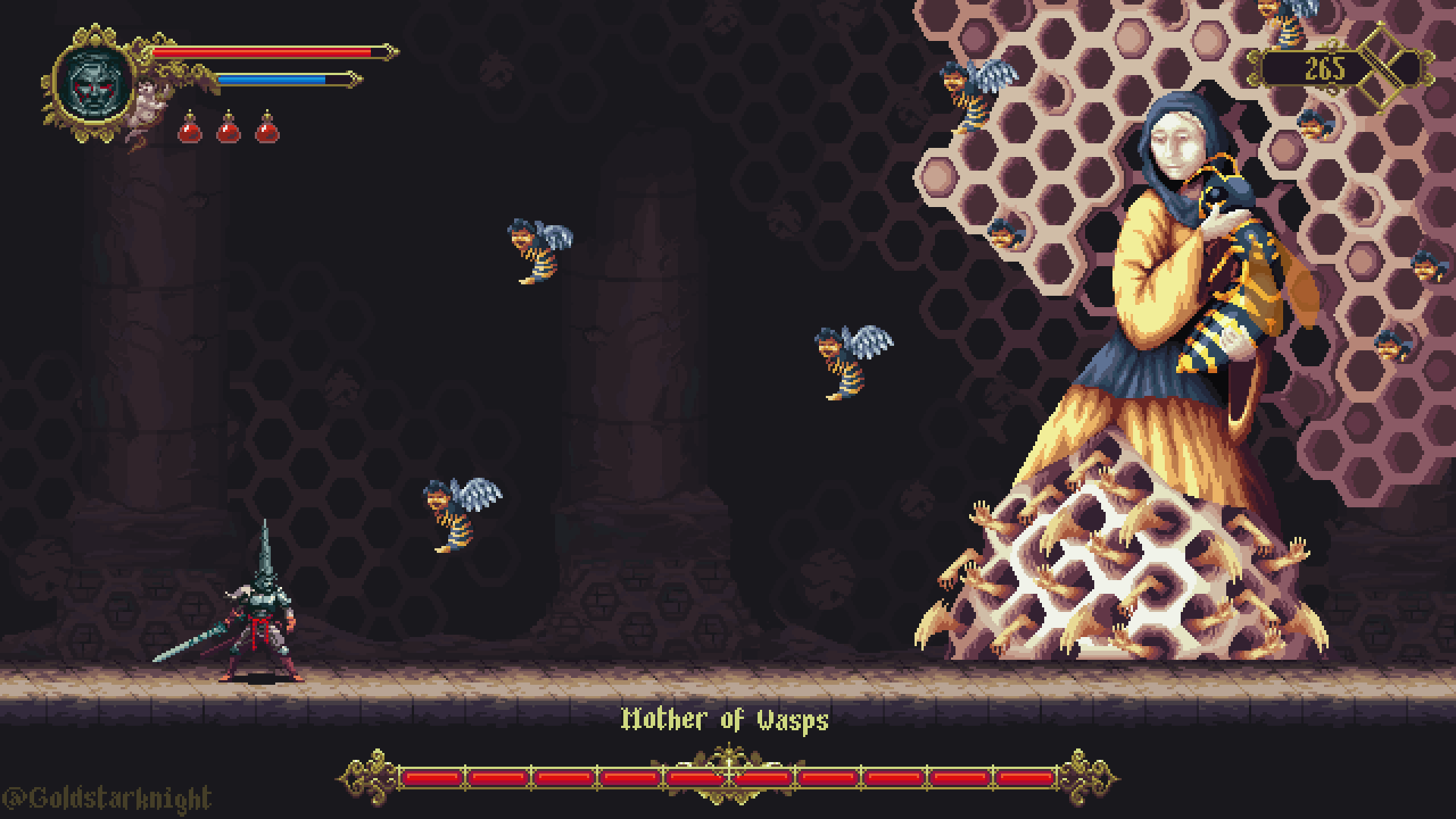Select the gold diamond tears emblem

[1394, 67]
